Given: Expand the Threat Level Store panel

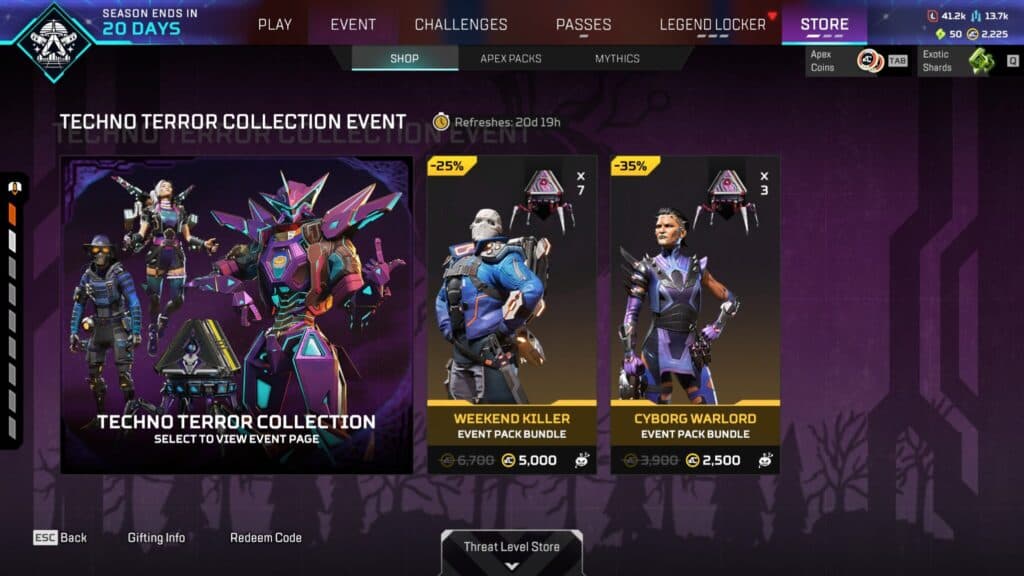Looking at the screenshot, I should (x=511, y=553).
